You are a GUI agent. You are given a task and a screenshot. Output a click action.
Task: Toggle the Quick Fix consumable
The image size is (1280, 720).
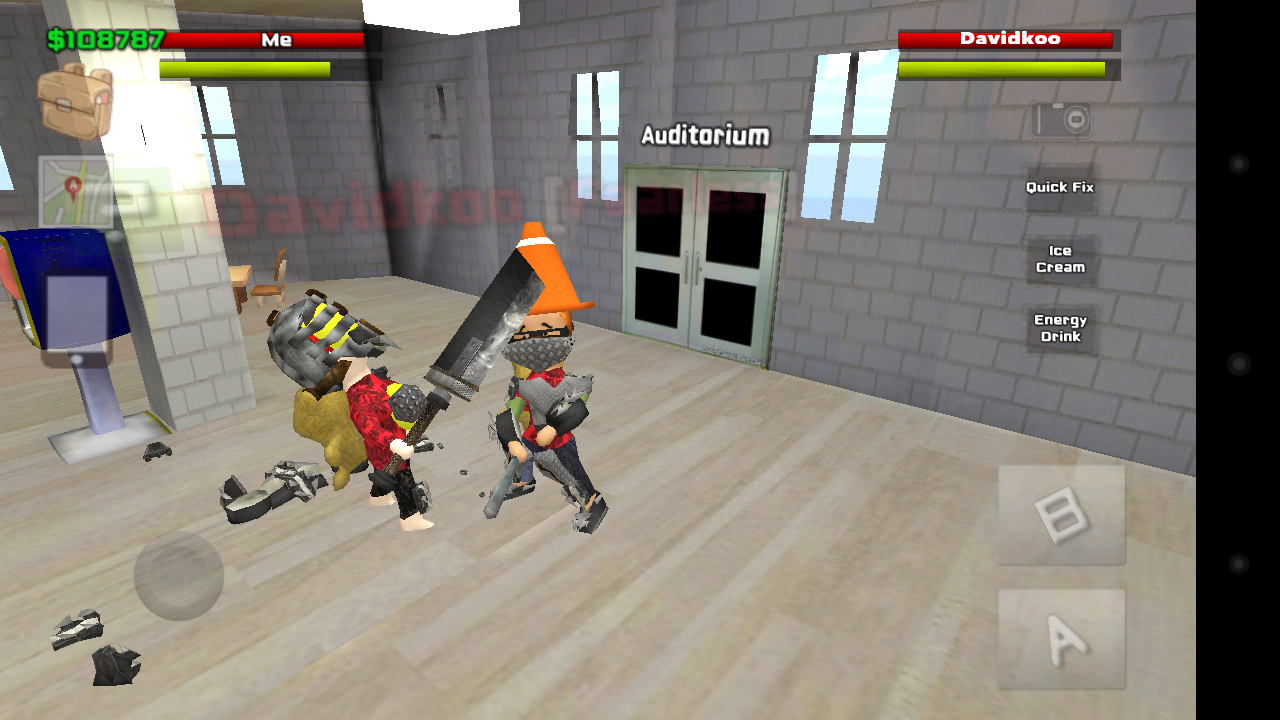pyautogui.click(x=1058, y=187)
